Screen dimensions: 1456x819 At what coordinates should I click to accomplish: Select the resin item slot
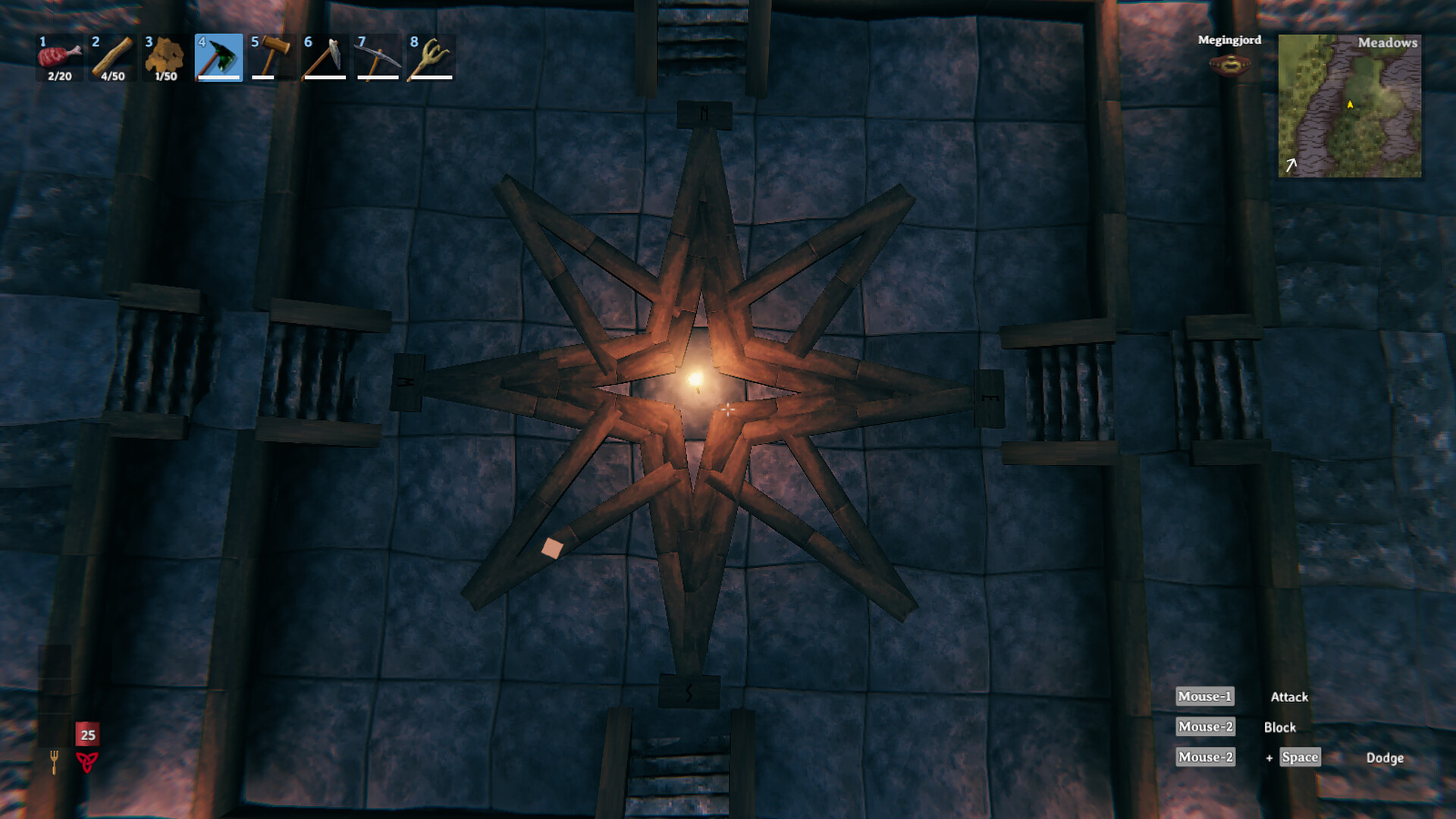click(x=166, y=58)
